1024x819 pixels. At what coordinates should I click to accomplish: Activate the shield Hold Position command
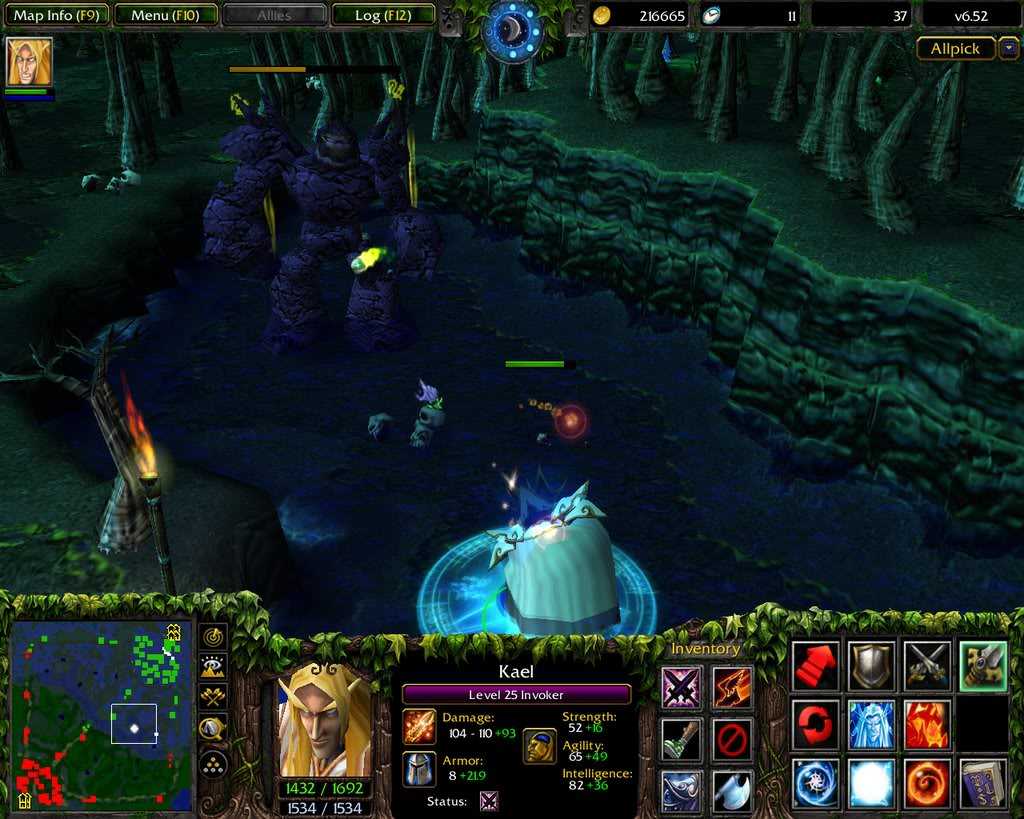tap(871, 666)
